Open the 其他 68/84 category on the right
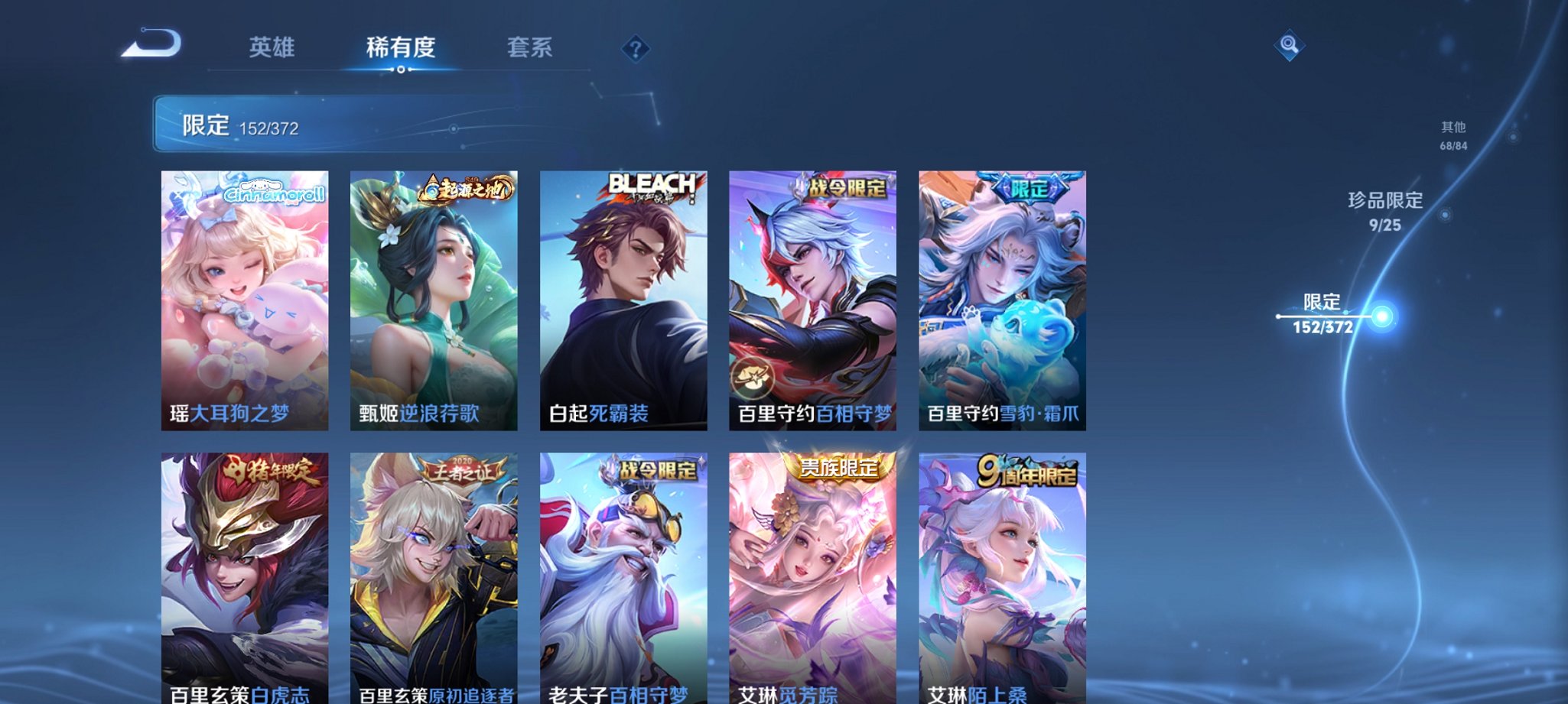Viewport: 1568px width, 704px height. click(x=1453, y=136)
